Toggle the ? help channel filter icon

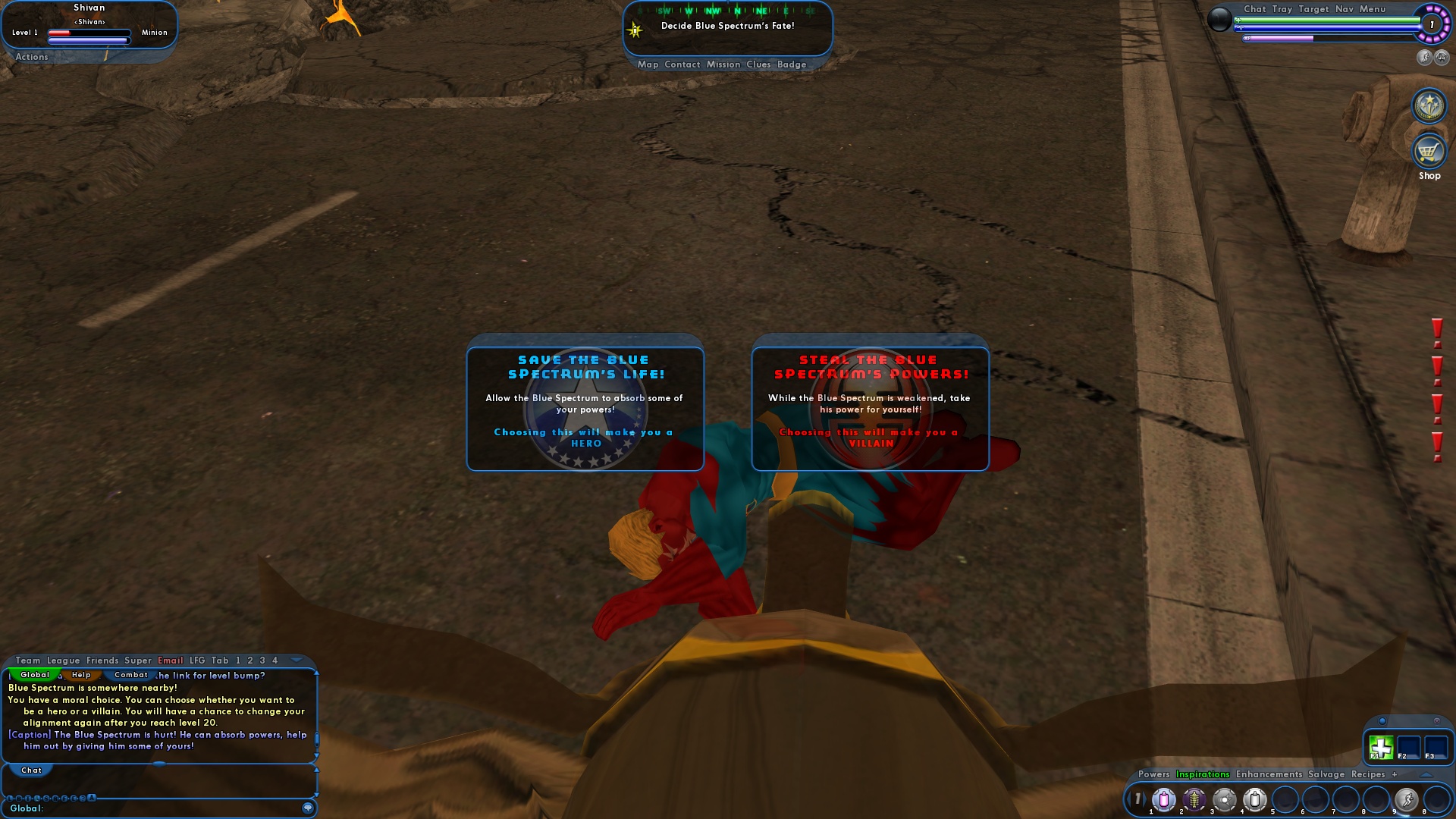pos(82,798)
